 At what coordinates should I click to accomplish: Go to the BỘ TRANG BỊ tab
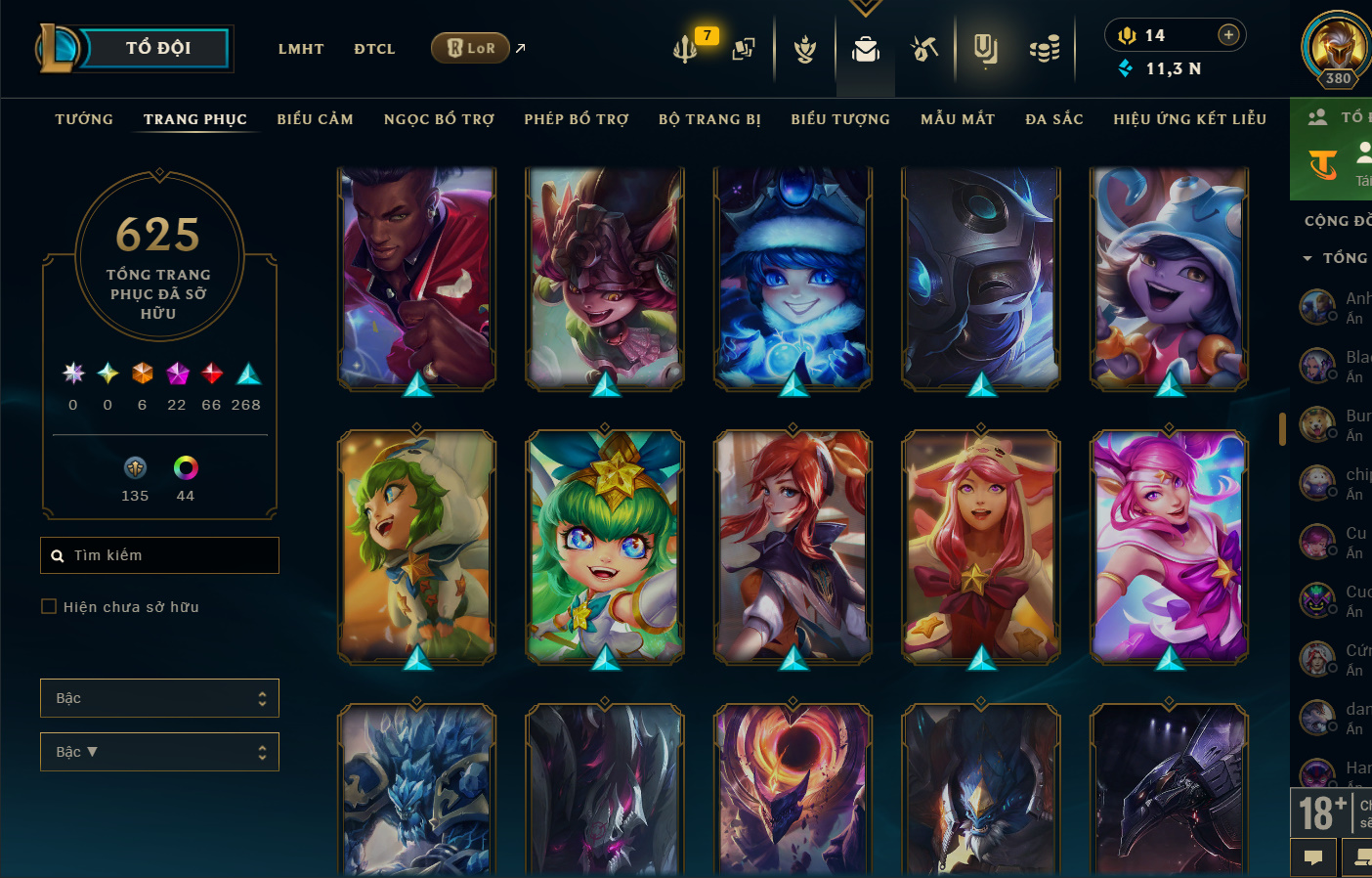(x=709, y=119)
